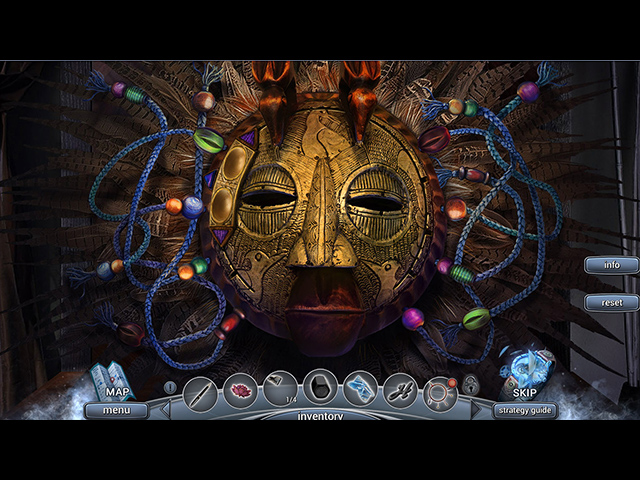This screenshot has height=480, width=640.
Task: Open the strategy guide
Action: click(x=525, y=409)
